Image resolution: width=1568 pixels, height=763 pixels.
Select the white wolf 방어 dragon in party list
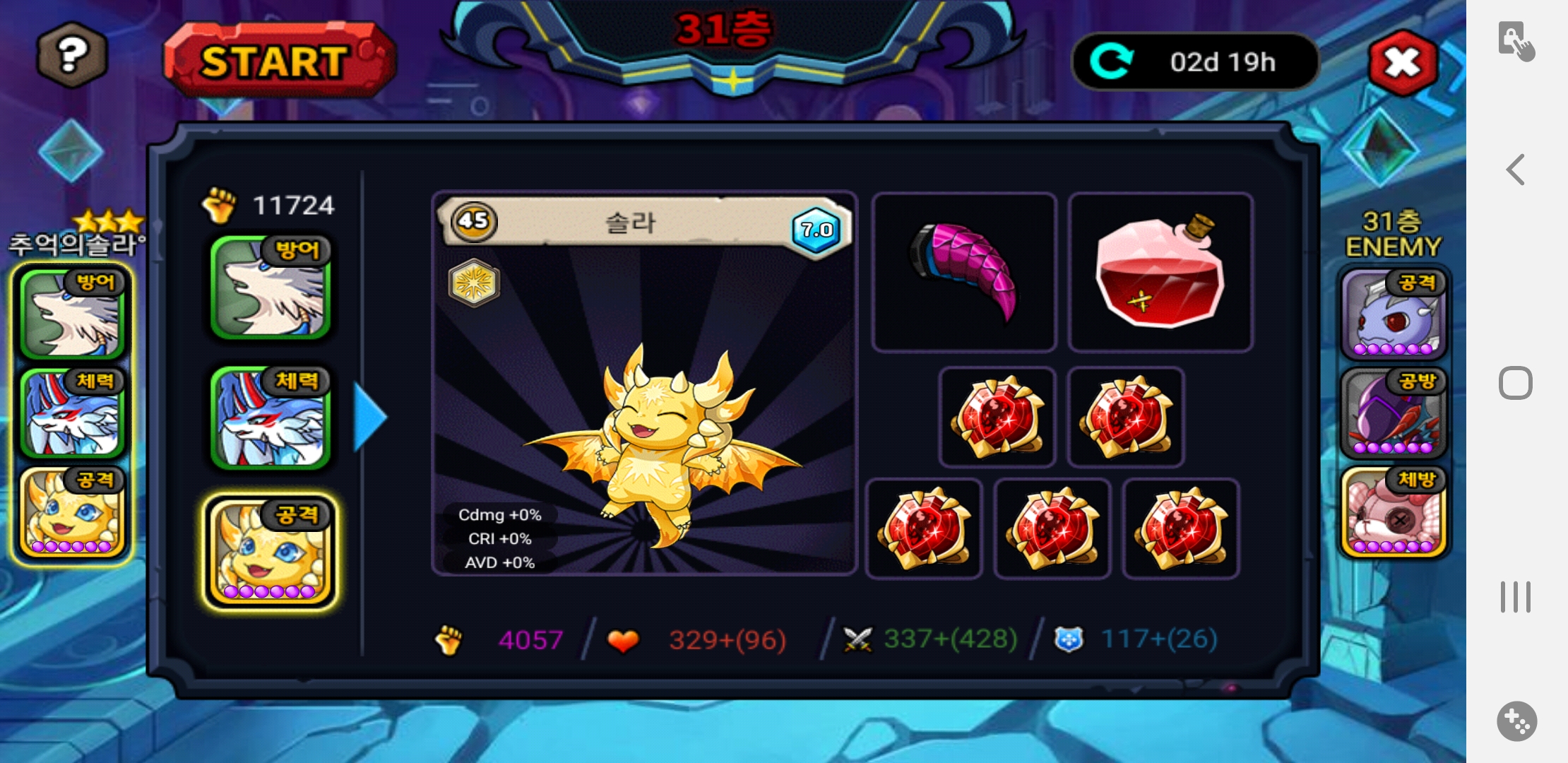pyautogui.click(x=271, y=288)
